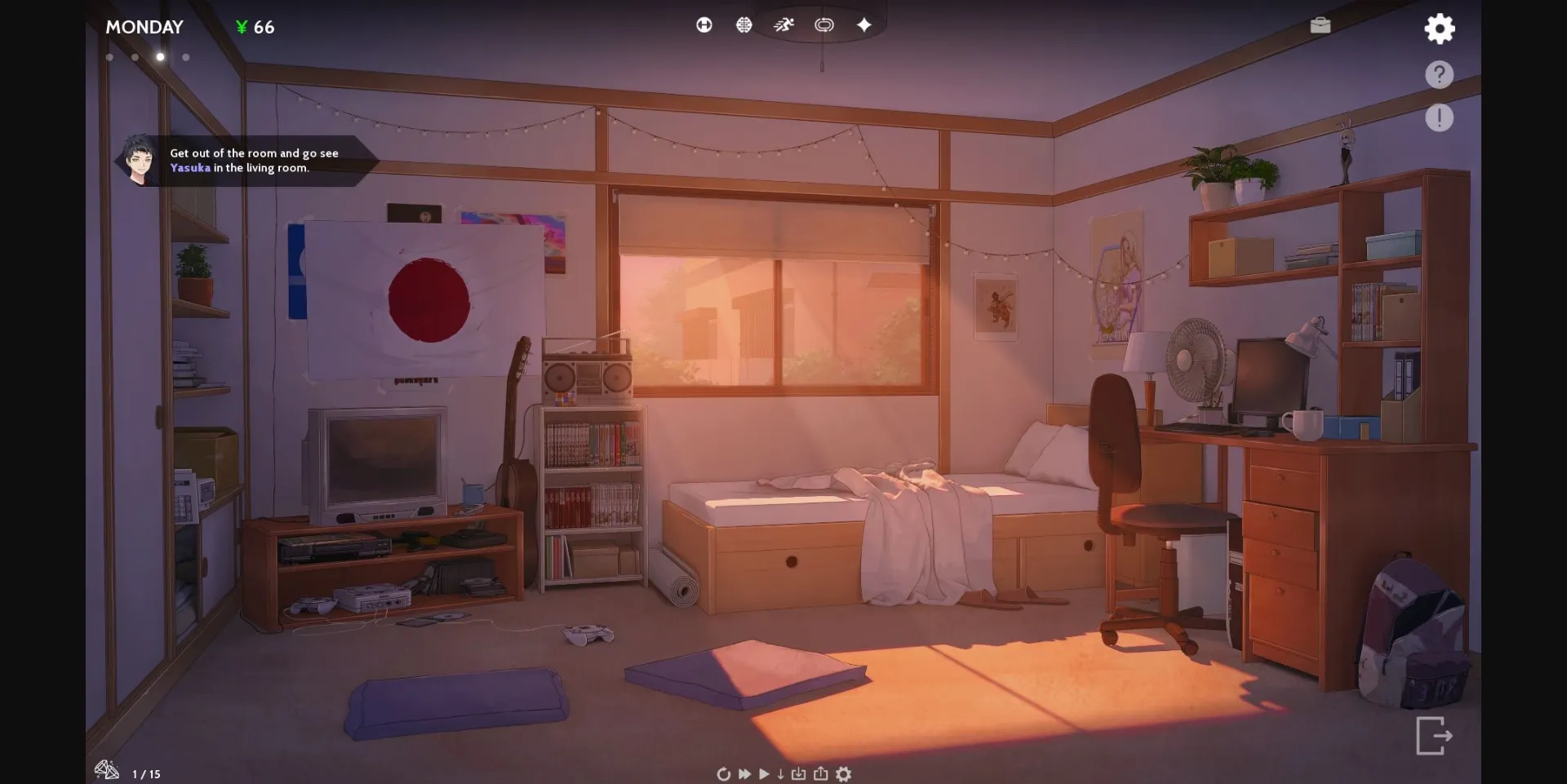
Task: Click the running stamina stat icon
Action: pyautogui.click(x=783, y=24)
